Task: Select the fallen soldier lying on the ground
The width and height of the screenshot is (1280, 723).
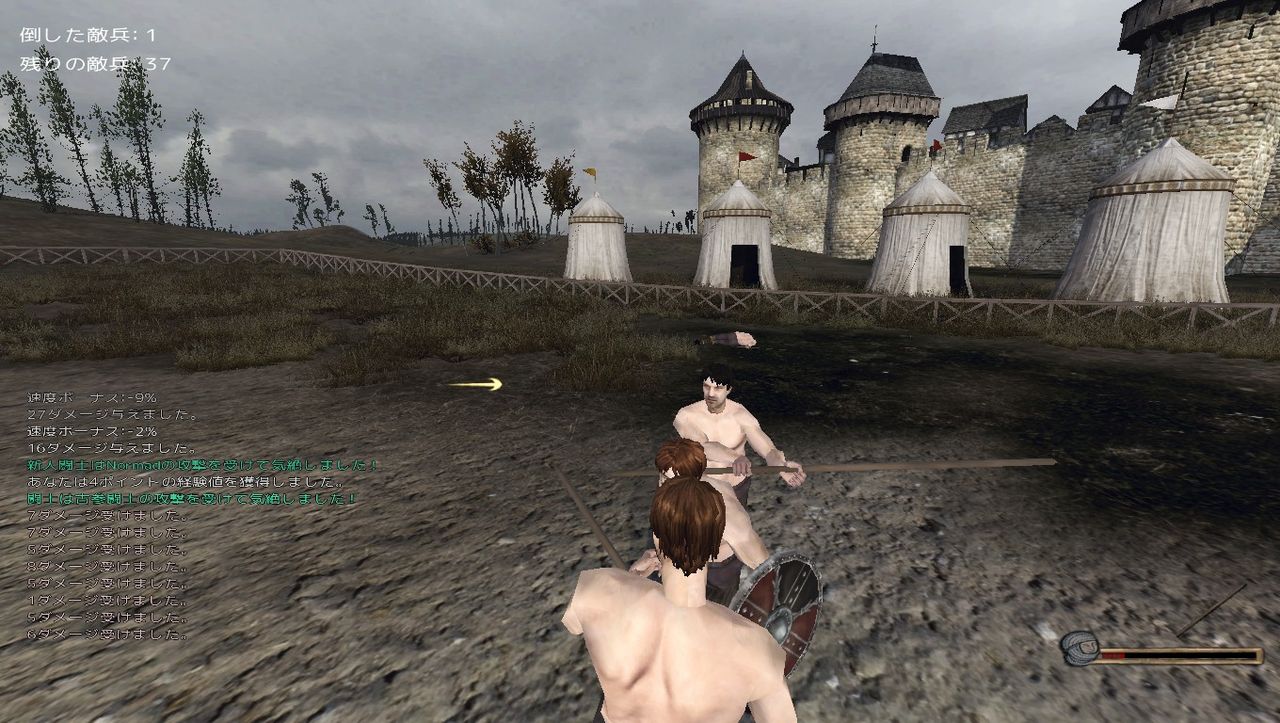Action: click(x=733, y=337)
